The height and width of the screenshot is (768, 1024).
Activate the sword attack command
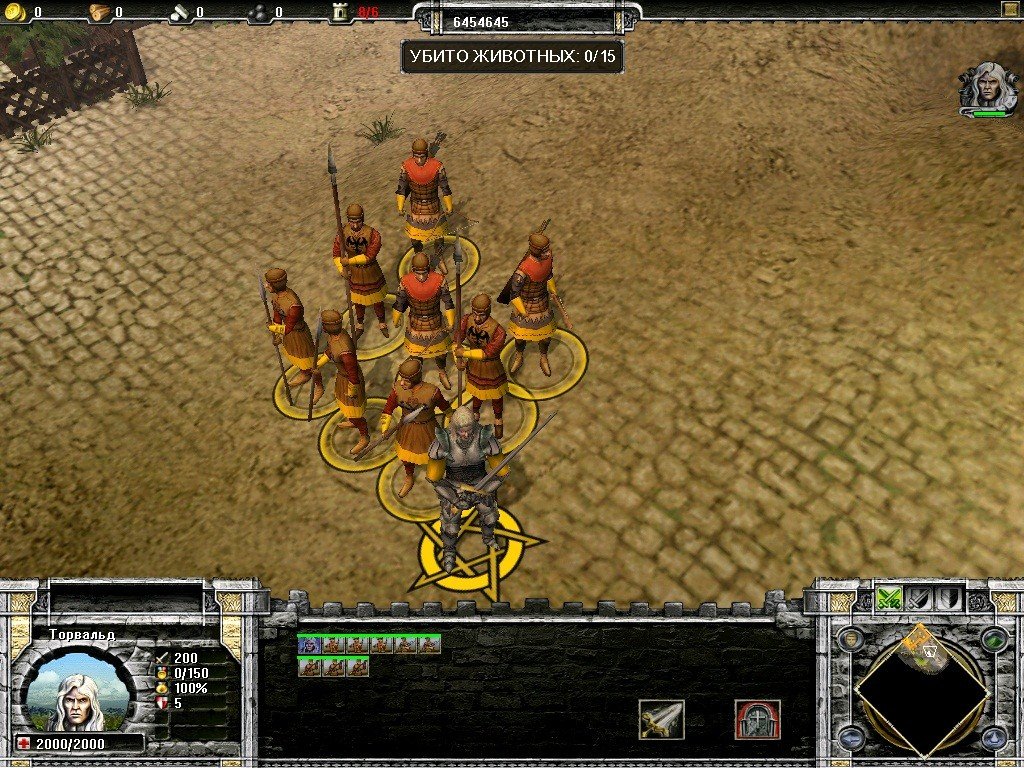(661, 719)
